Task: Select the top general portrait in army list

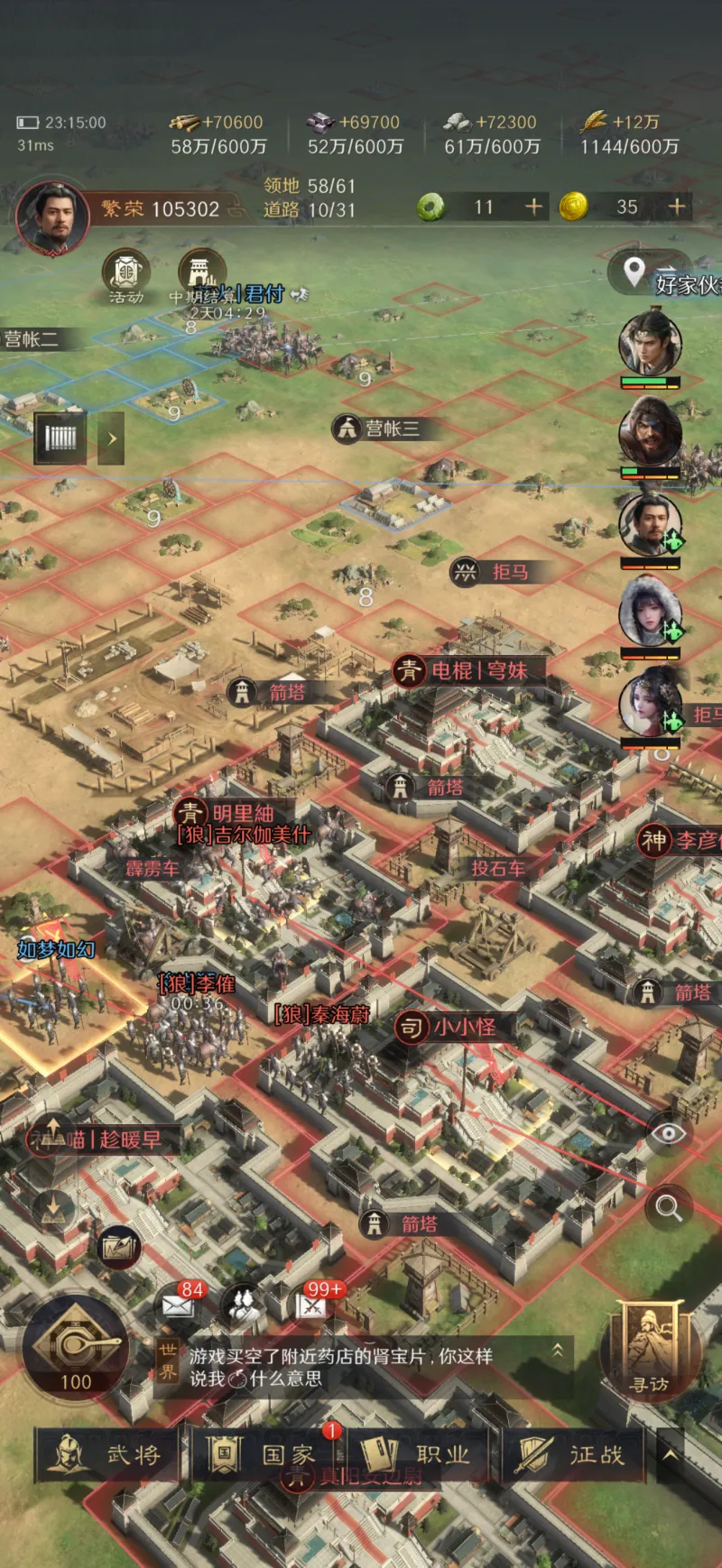Action: (x=649, y=344)
